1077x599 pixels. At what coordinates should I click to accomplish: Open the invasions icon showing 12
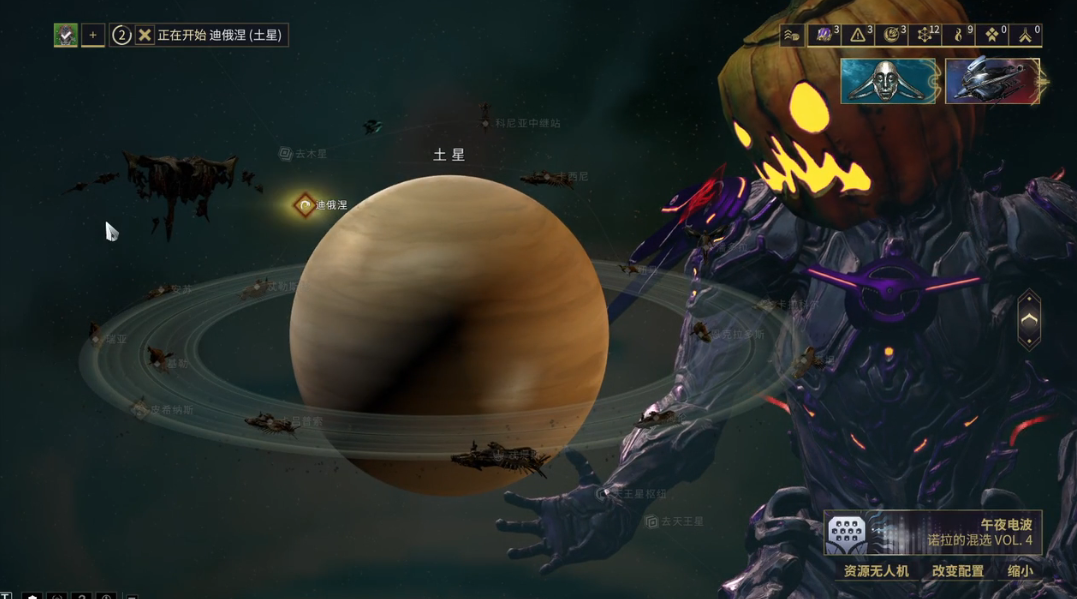tap(925, 35)
